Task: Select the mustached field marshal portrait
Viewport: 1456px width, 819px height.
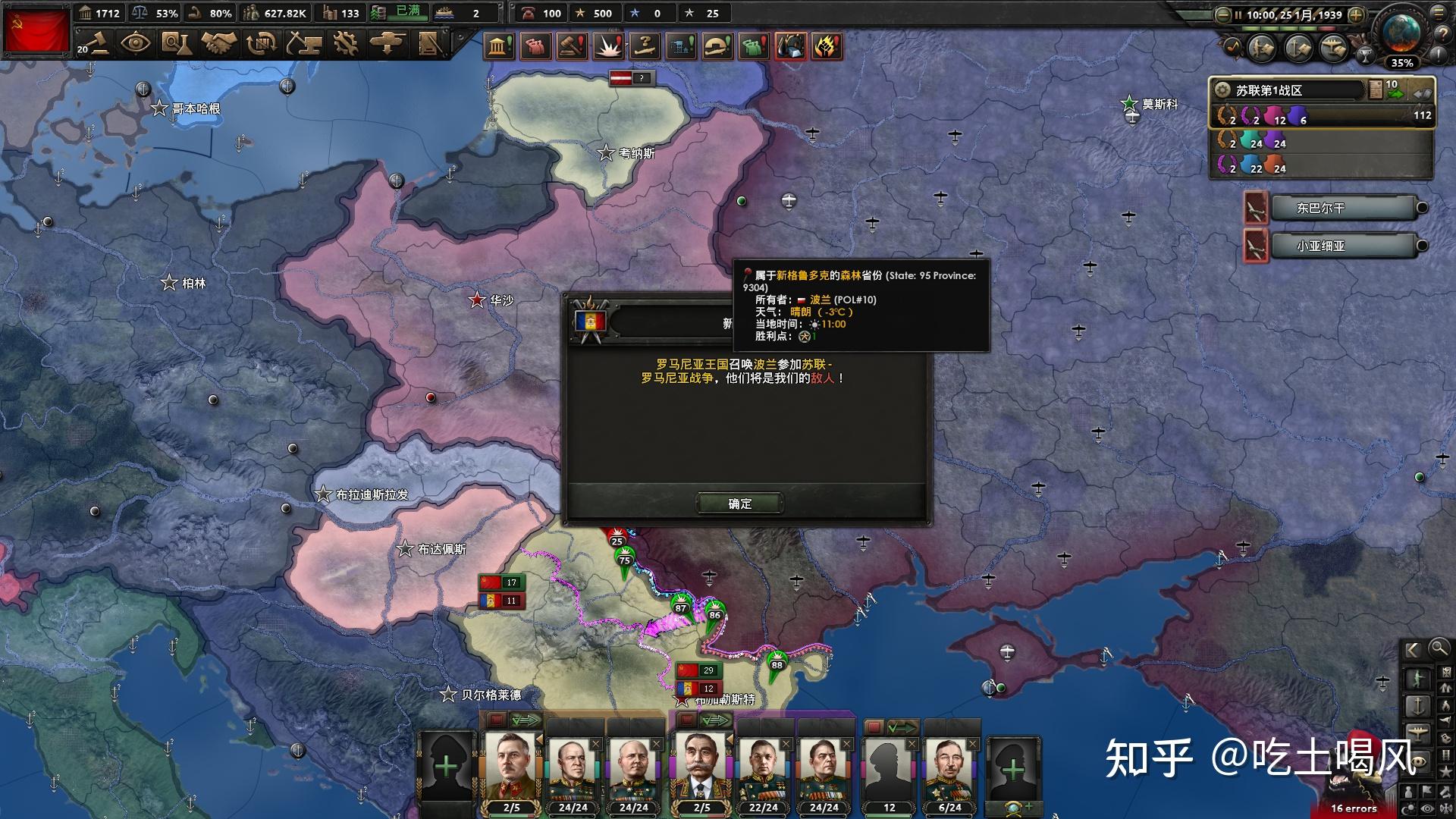Action: pos(702,766)
